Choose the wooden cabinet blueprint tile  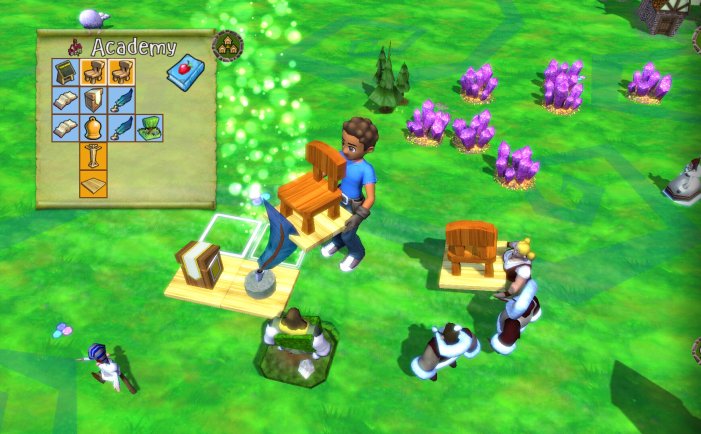(x=93, y=100)
